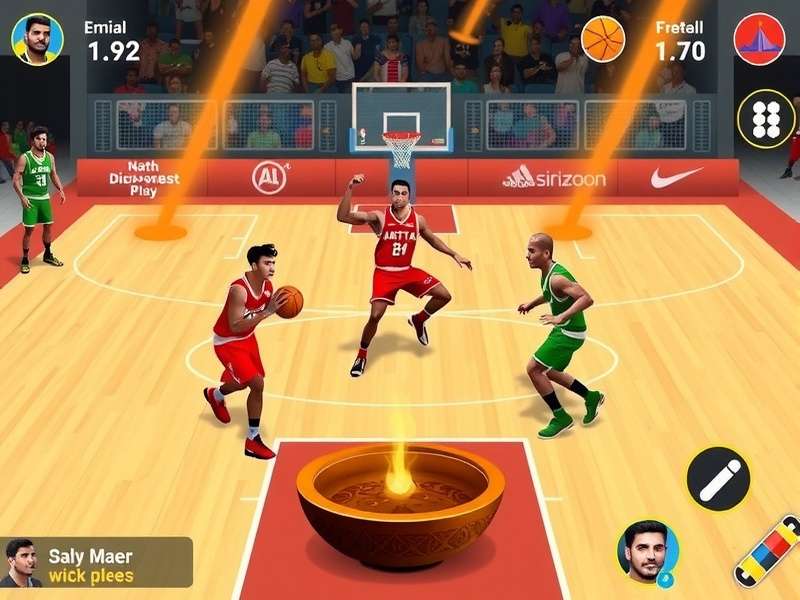Select the bearded player portrait in blue circle
The image size is (800, 600).
pyautogui.click(x=647, y=551)
